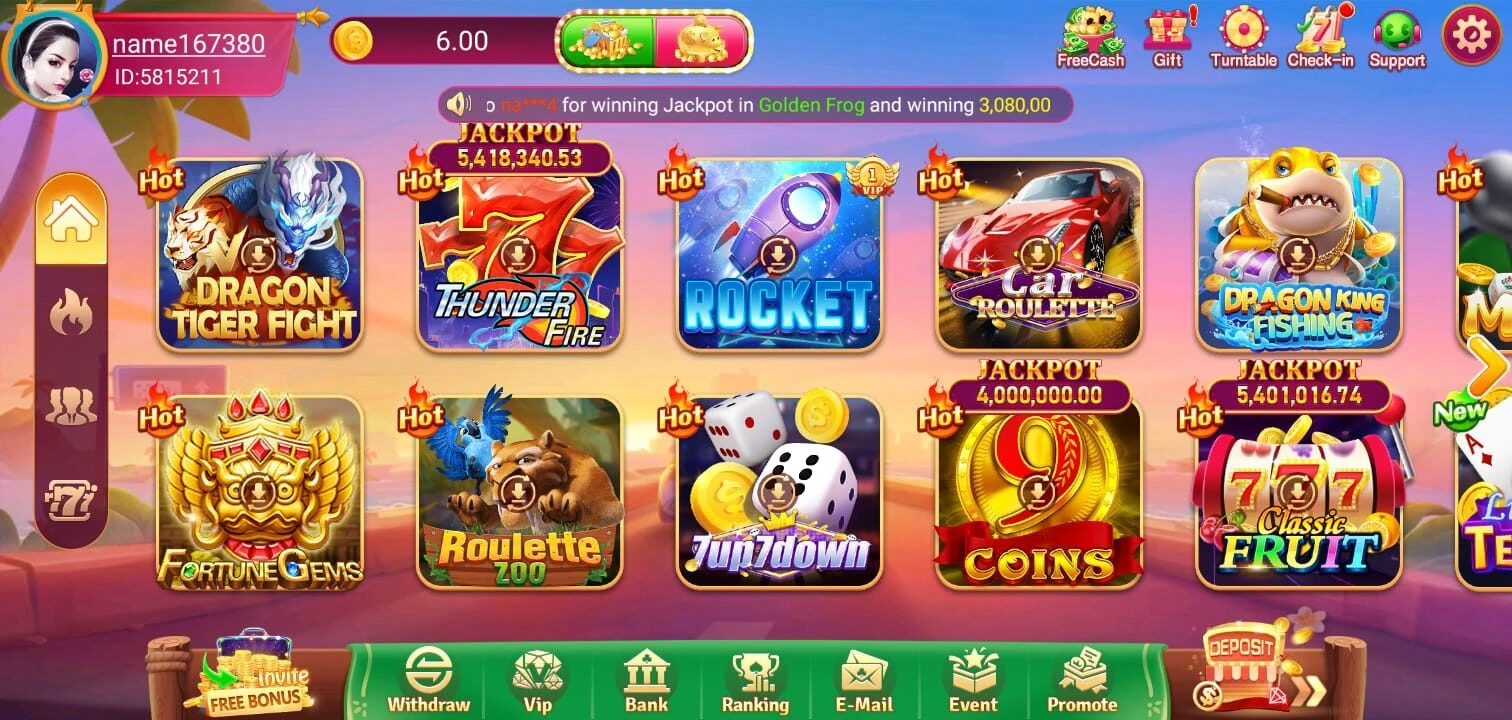Contact customer Support via its icon

1396,38
